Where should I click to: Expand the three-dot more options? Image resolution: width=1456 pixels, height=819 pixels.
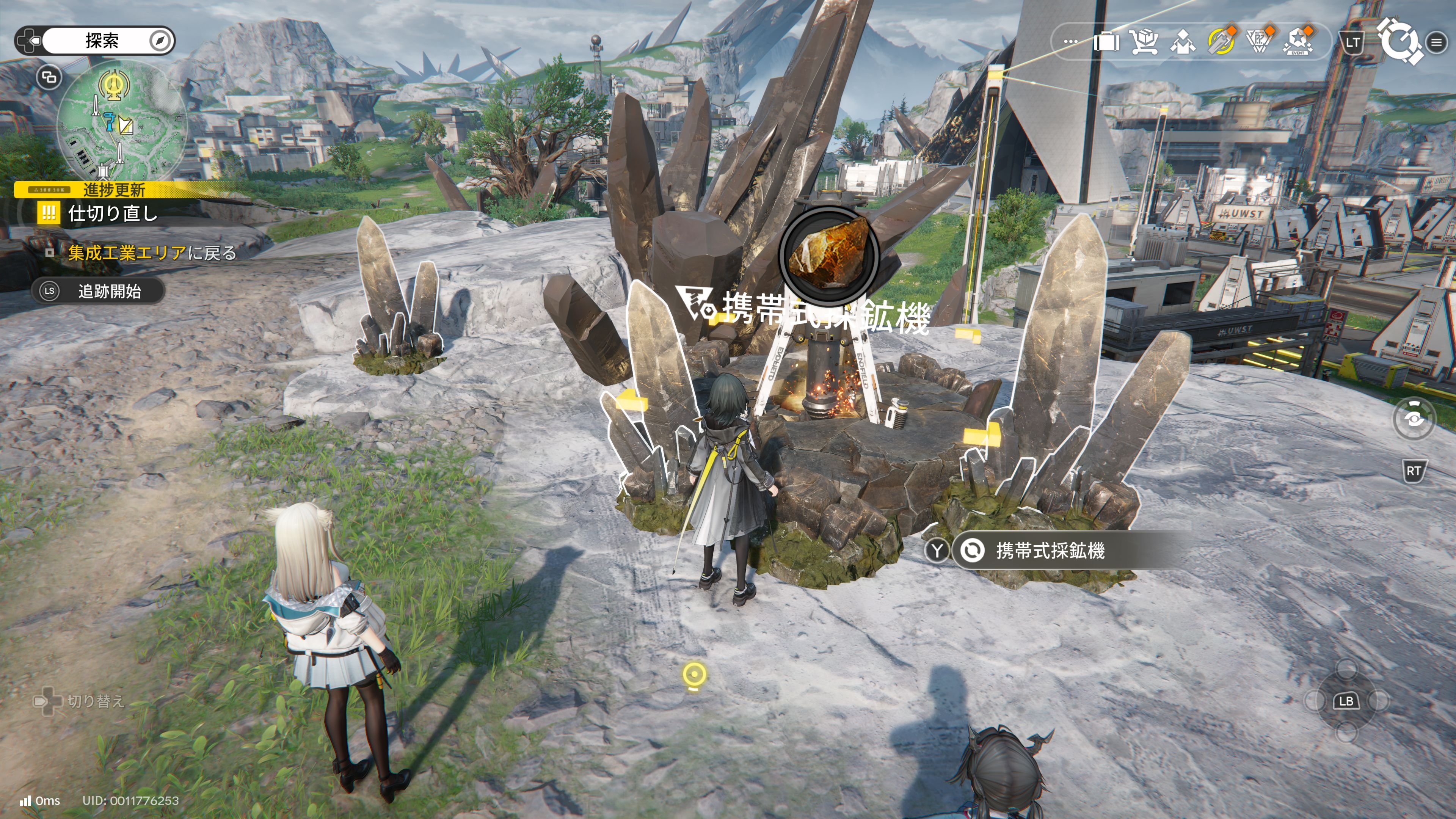point(1070,42)
